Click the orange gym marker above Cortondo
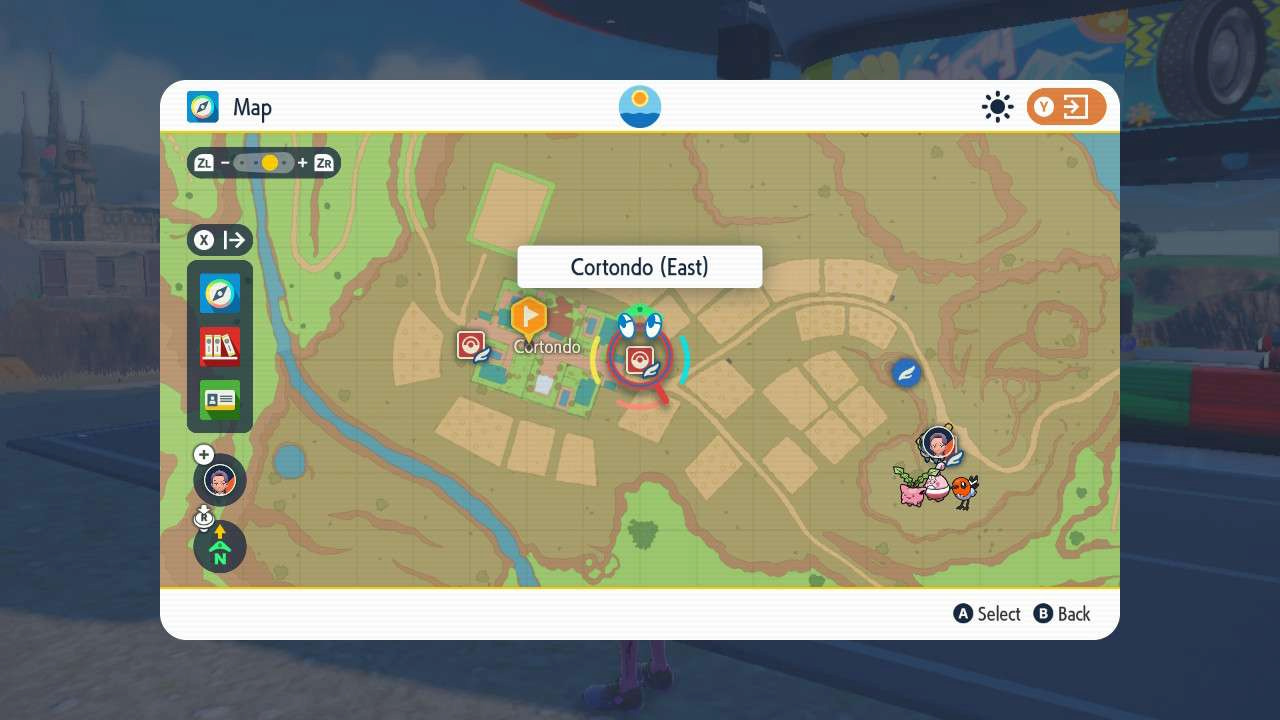The image size is (1280, 720). click(x=529, y=318)
